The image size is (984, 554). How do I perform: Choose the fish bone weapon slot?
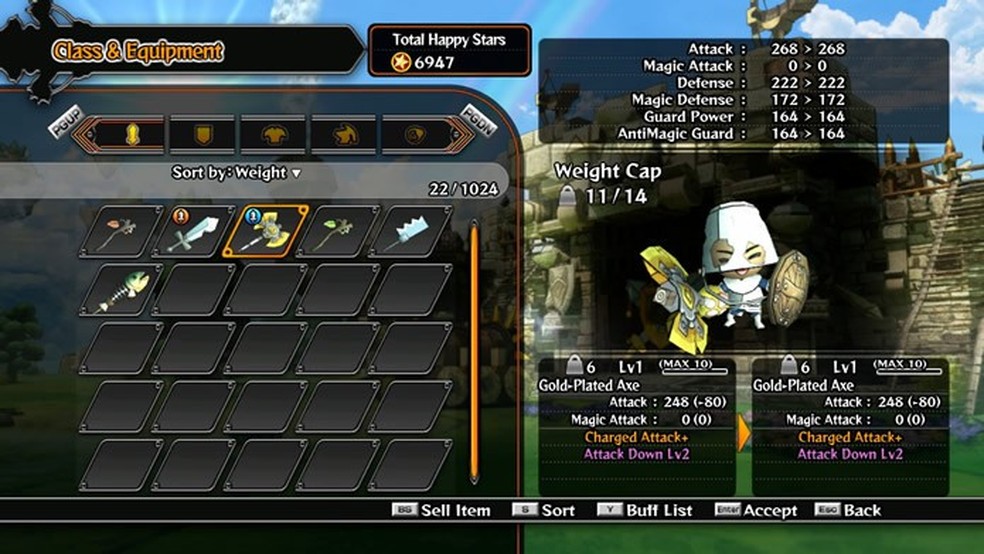[x=121, y=291]
